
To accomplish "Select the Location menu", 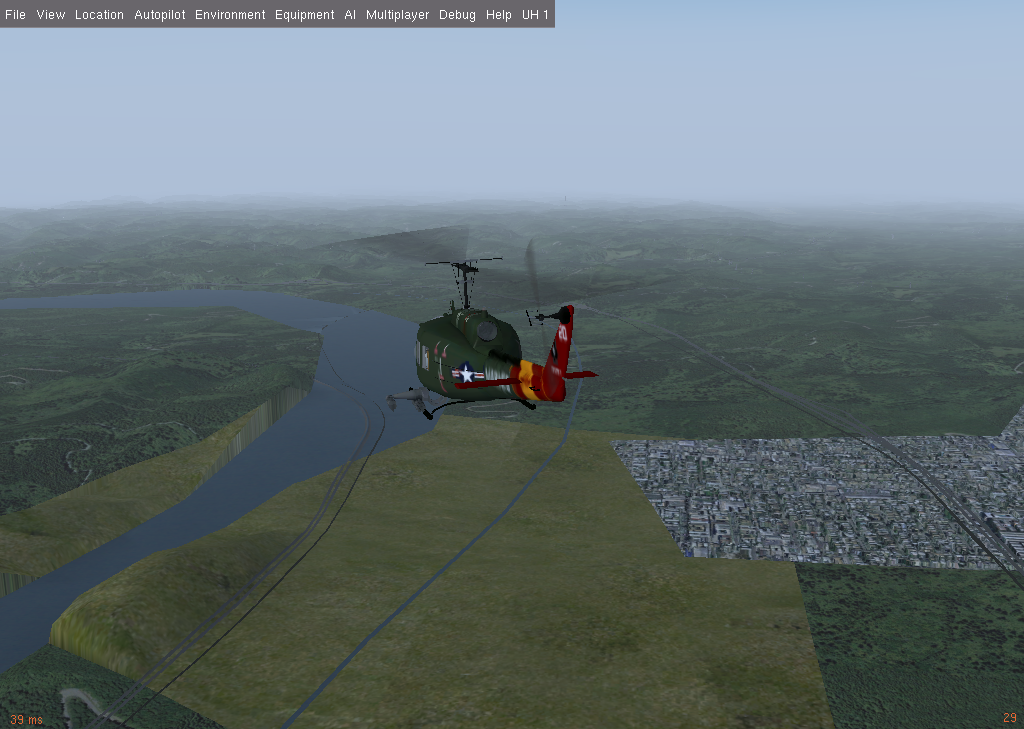I will [99, 15].
